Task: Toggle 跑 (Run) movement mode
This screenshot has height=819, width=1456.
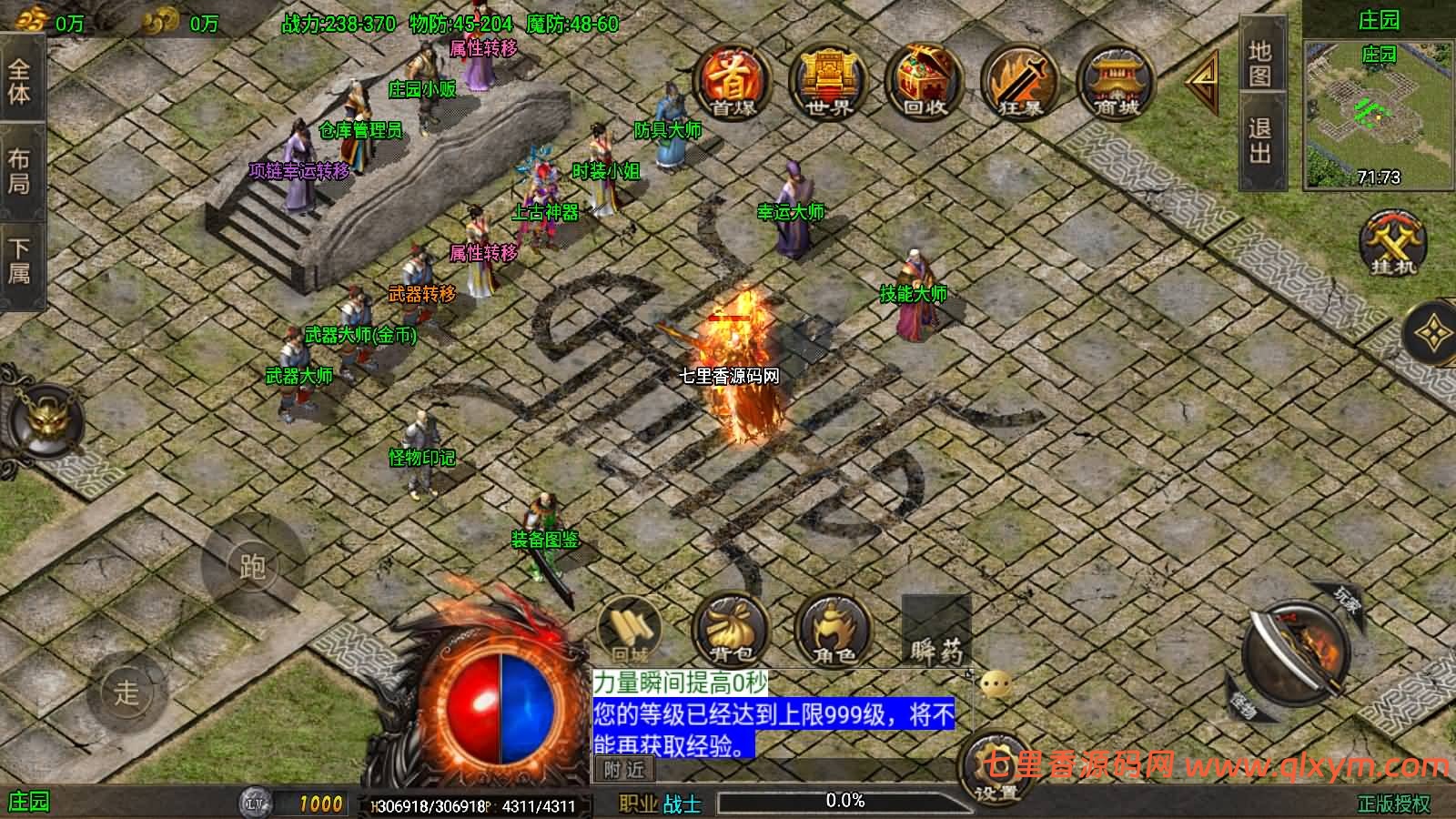Action: point(256,565)
